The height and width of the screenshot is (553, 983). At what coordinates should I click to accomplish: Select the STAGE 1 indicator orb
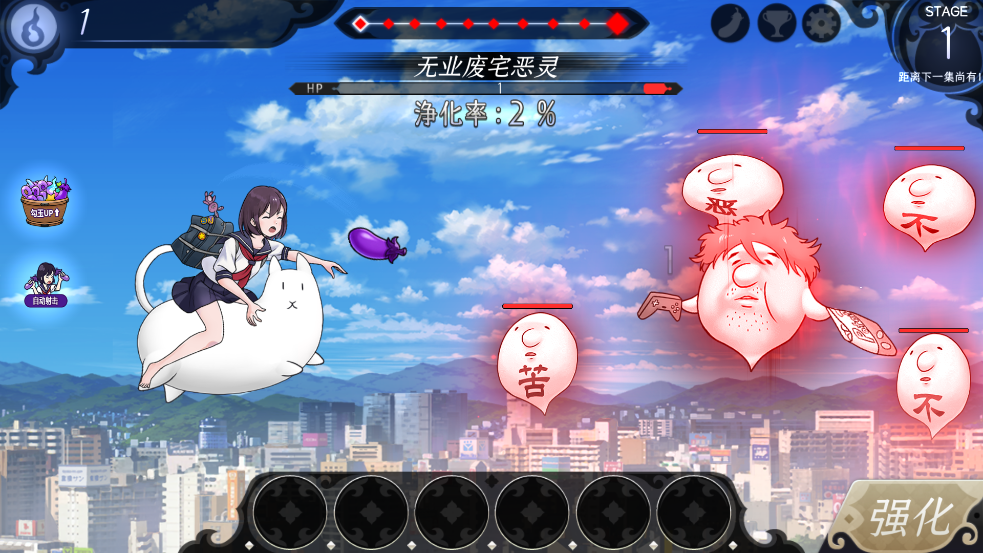945,42
